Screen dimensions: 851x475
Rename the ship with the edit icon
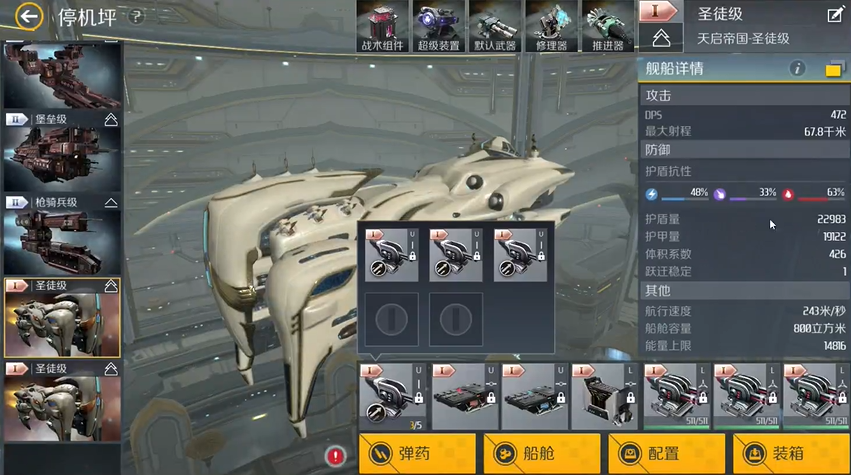coord(835,14)
